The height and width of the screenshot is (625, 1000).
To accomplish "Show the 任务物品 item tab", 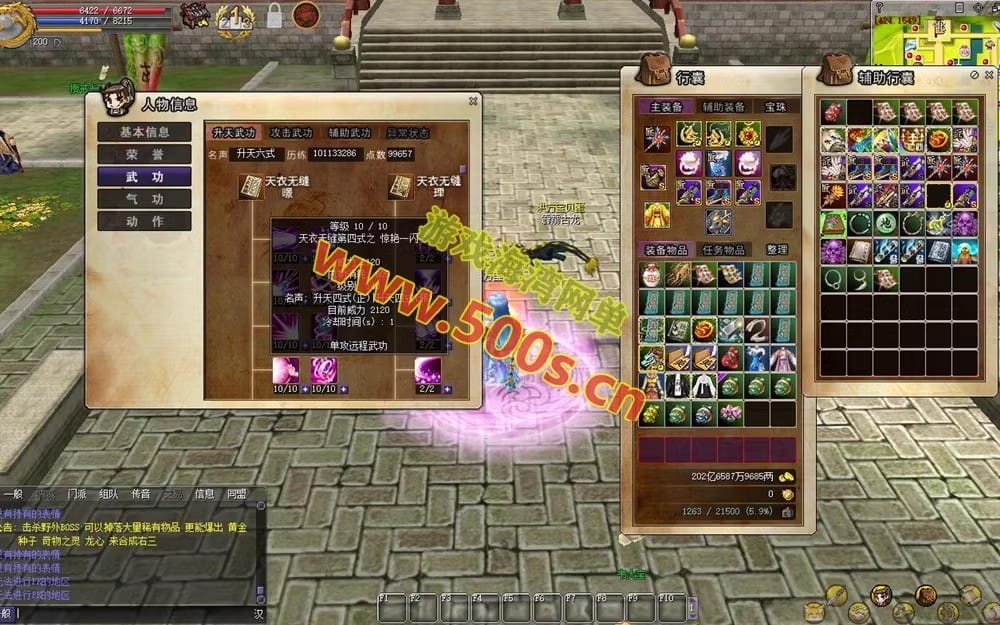I will tap(723, 250).
